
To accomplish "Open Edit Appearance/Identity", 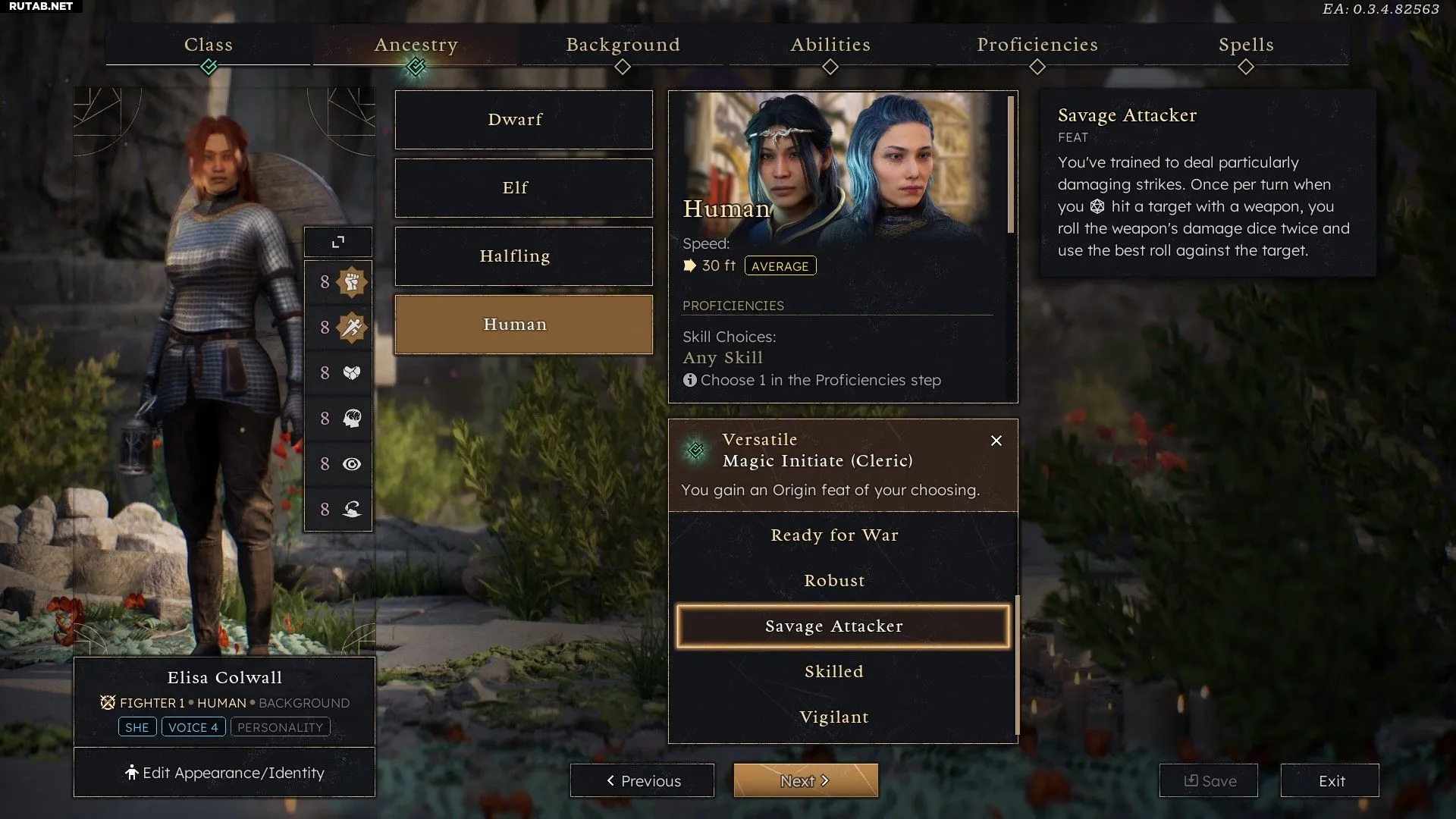I will (x=224, y=773).
